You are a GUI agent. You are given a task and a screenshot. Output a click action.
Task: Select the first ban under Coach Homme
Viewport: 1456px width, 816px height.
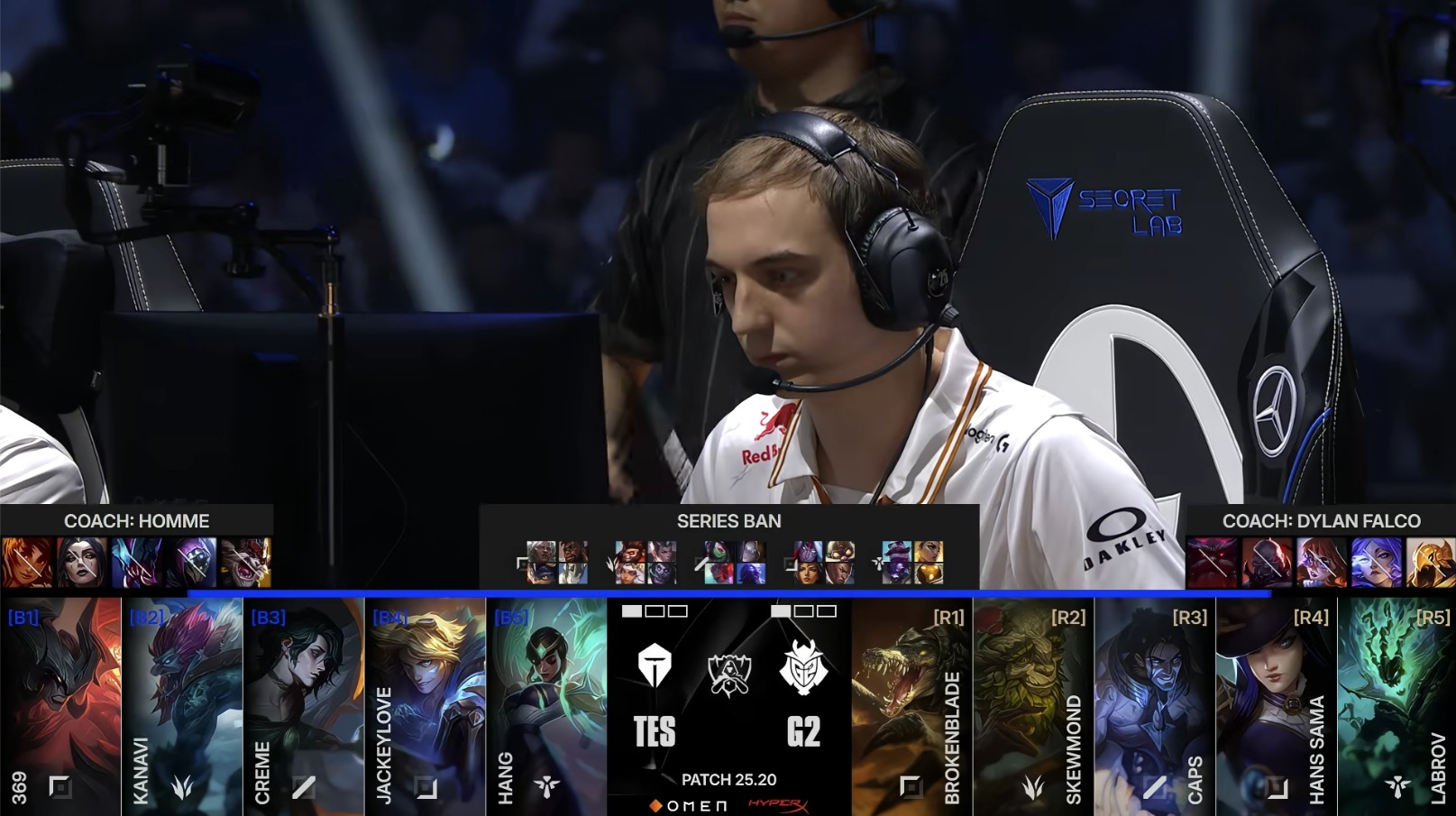pos(27,562)
